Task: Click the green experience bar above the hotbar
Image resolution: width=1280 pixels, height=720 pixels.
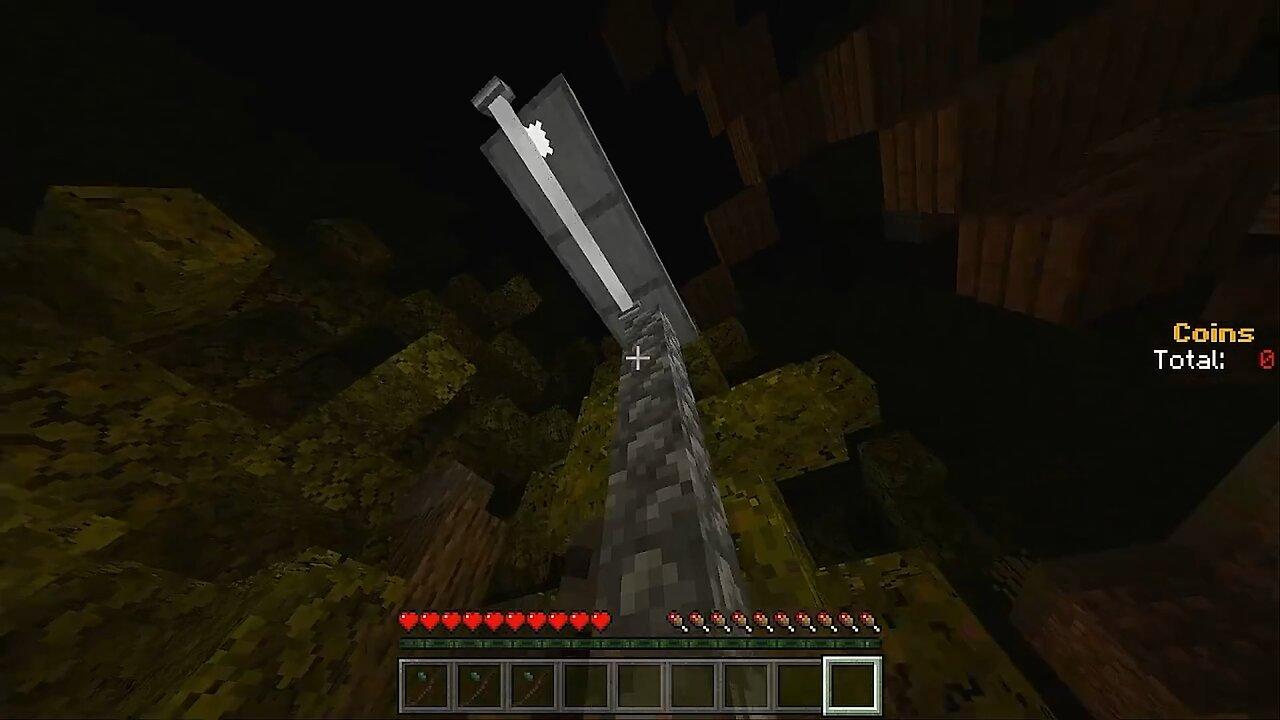Action: 640,641
